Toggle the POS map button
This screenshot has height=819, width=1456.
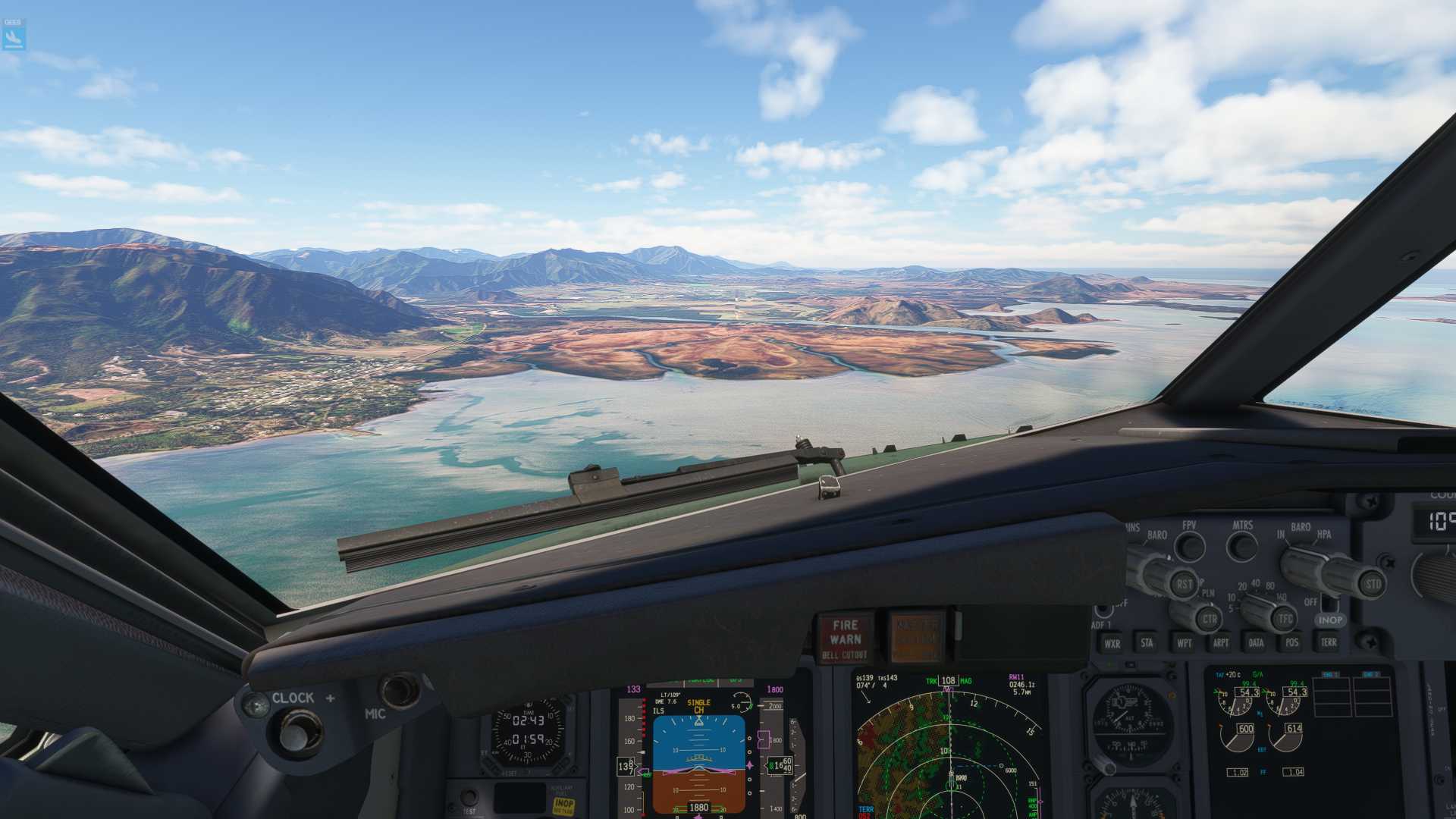pyautogui.click(x=1291, y=642)
